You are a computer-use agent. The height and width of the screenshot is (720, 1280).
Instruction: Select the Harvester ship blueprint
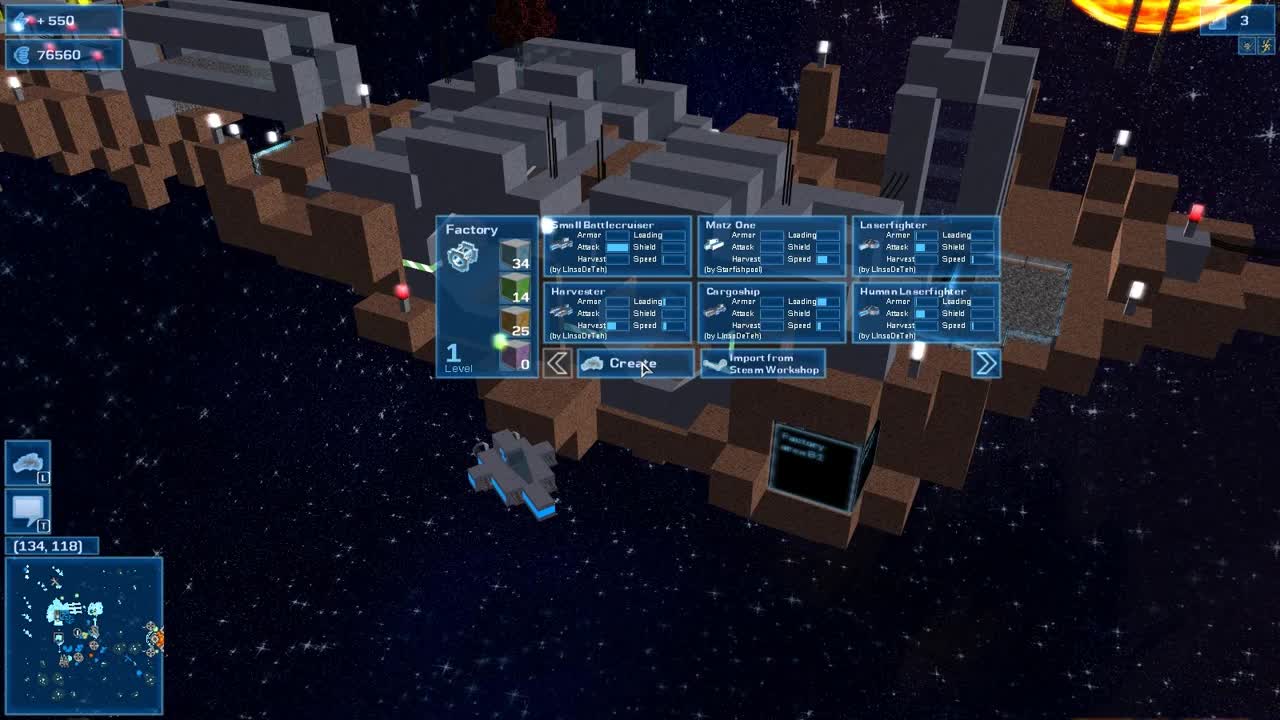pyautogui.click(x=618, y=312)
